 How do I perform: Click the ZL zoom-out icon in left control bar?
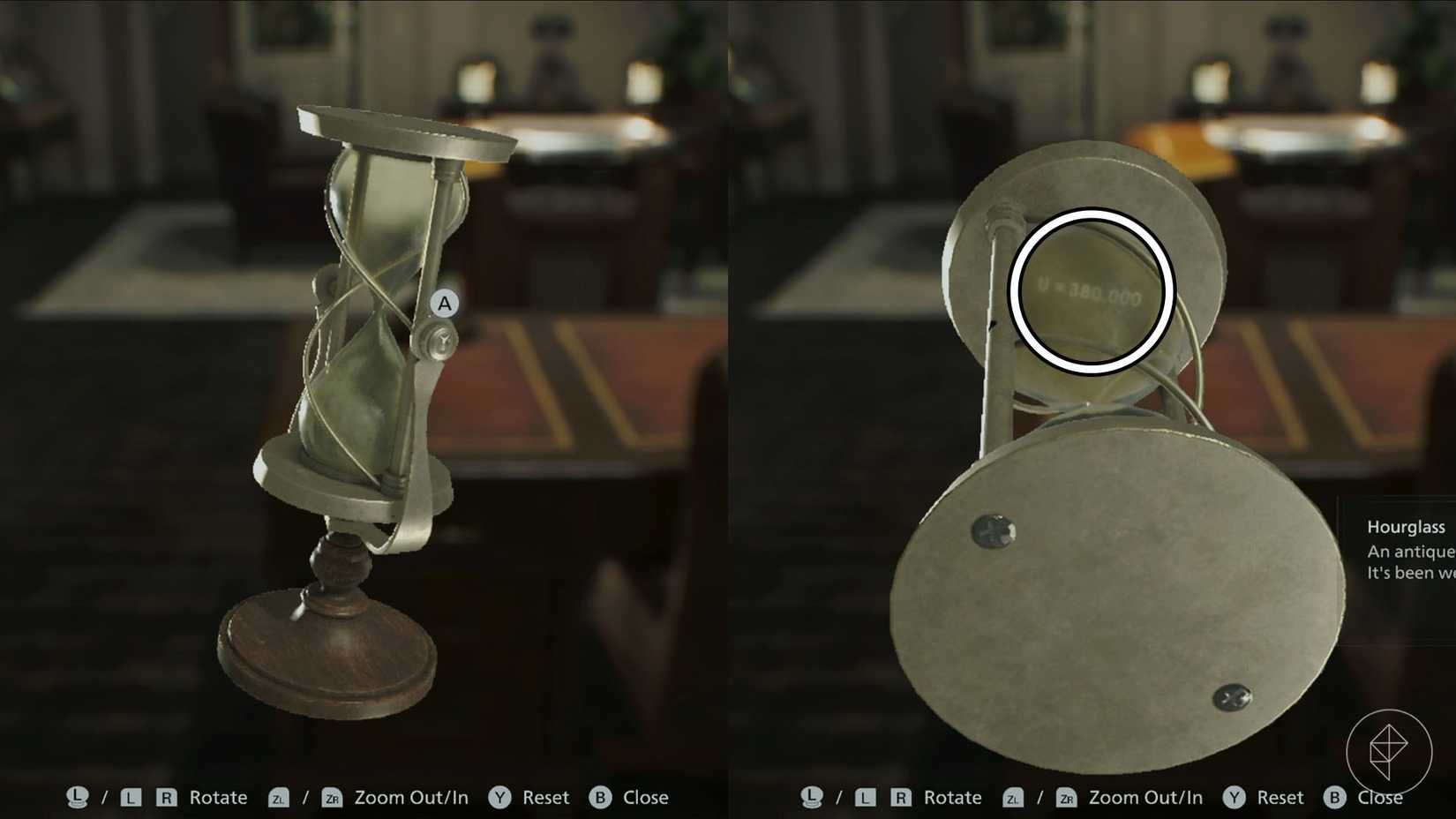(280, 798)
